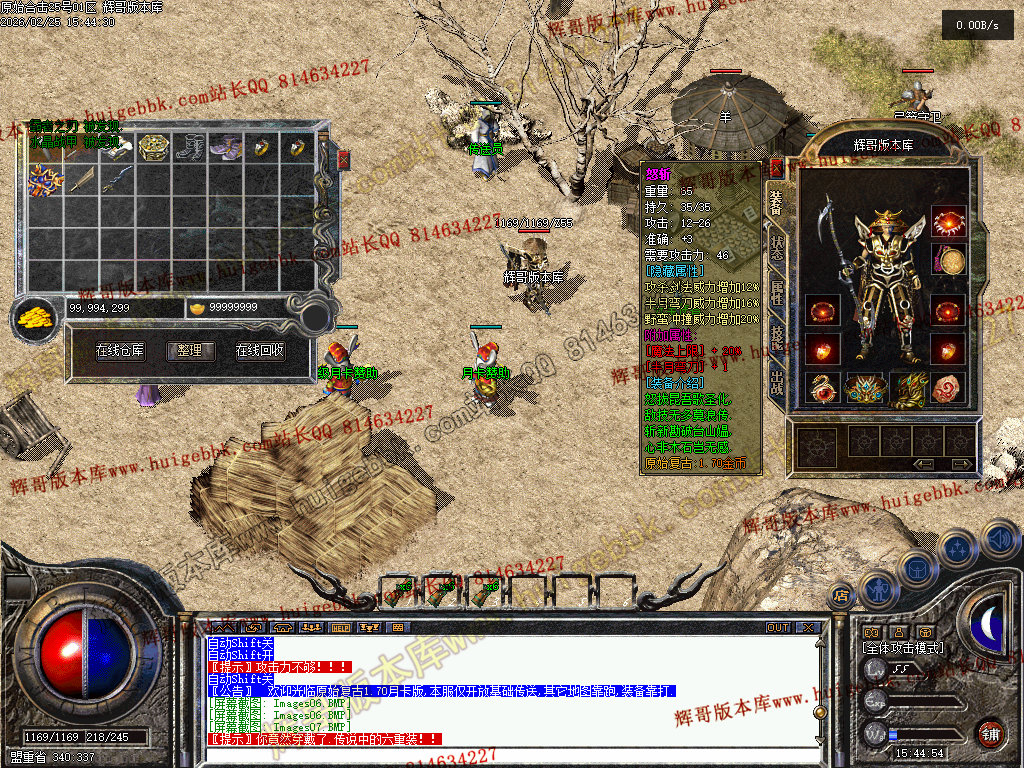Select the equipped golden lion boots slot
Image resolution: width=1024 pixels, height=768 pixels.
pyautogui.click(x=909, y=388)
